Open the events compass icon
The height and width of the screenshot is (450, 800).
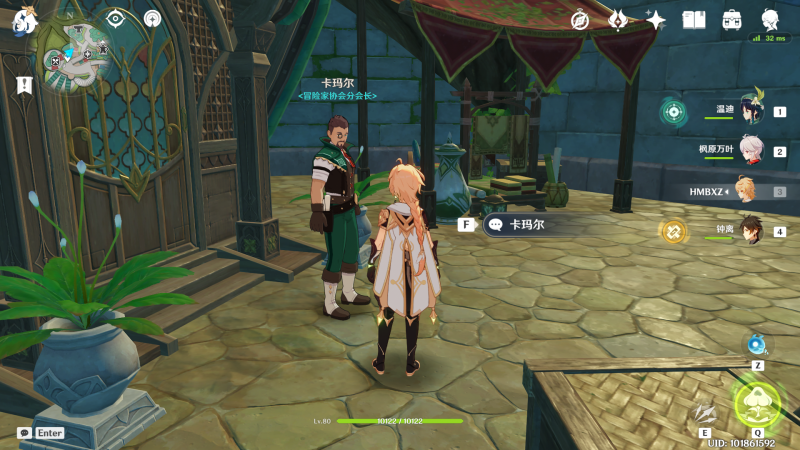coord(580,20)
